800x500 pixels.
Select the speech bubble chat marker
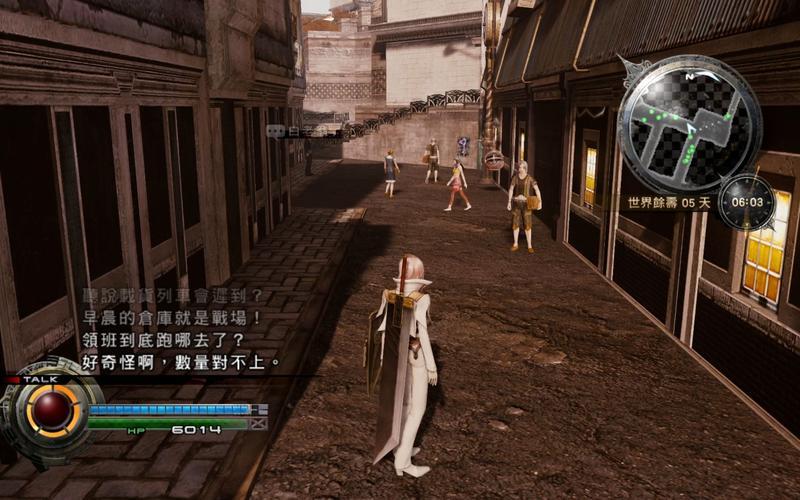point(275,131)
